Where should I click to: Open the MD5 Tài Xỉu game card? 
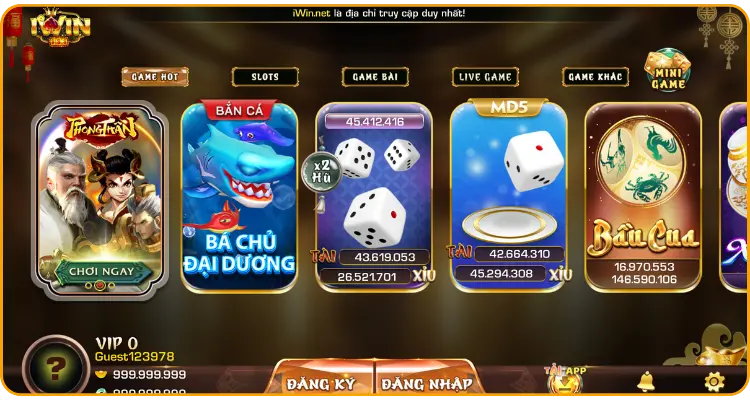tap(508, 195)
